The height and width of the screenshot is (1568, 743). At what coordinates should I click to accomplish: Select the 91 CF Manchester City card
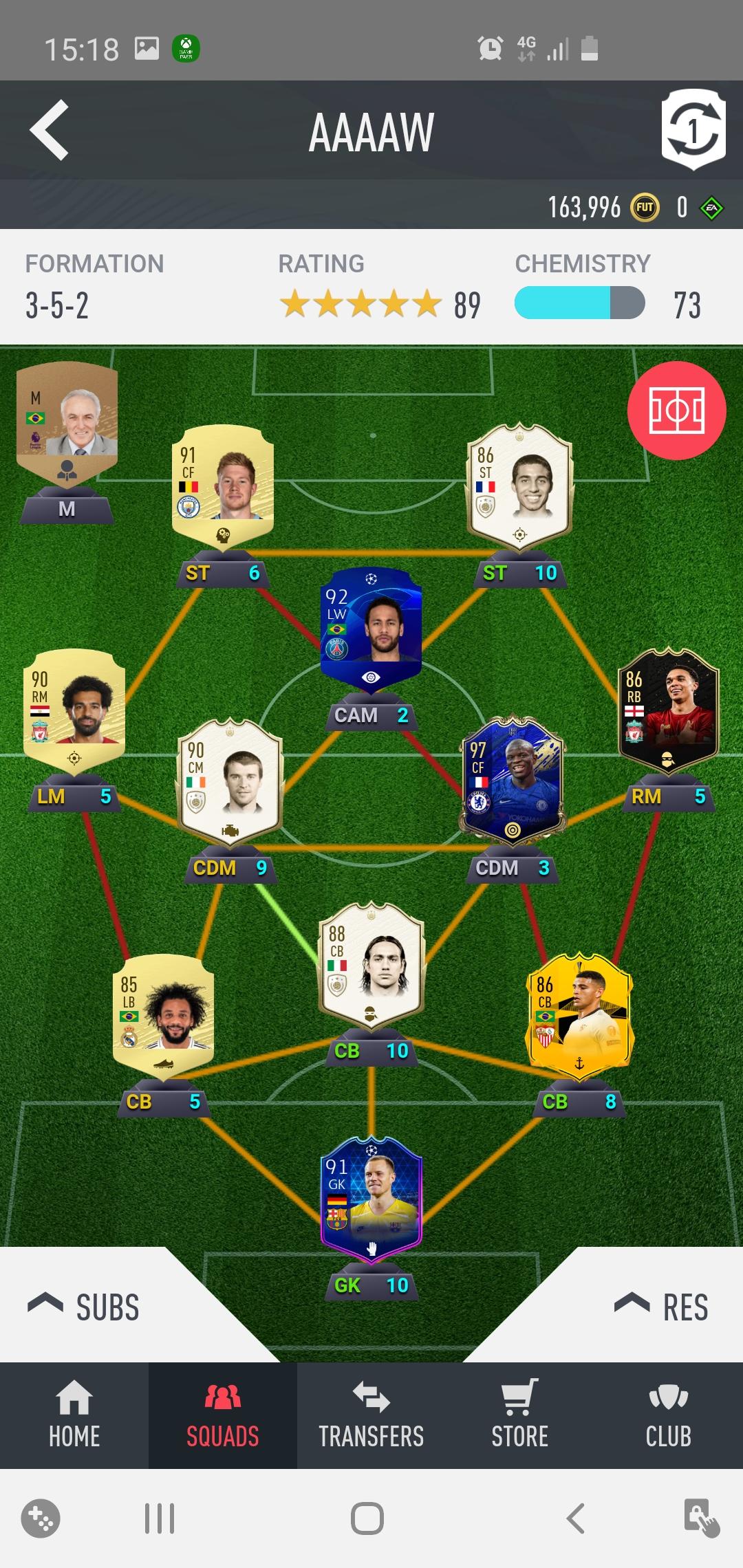pos(222,484)
